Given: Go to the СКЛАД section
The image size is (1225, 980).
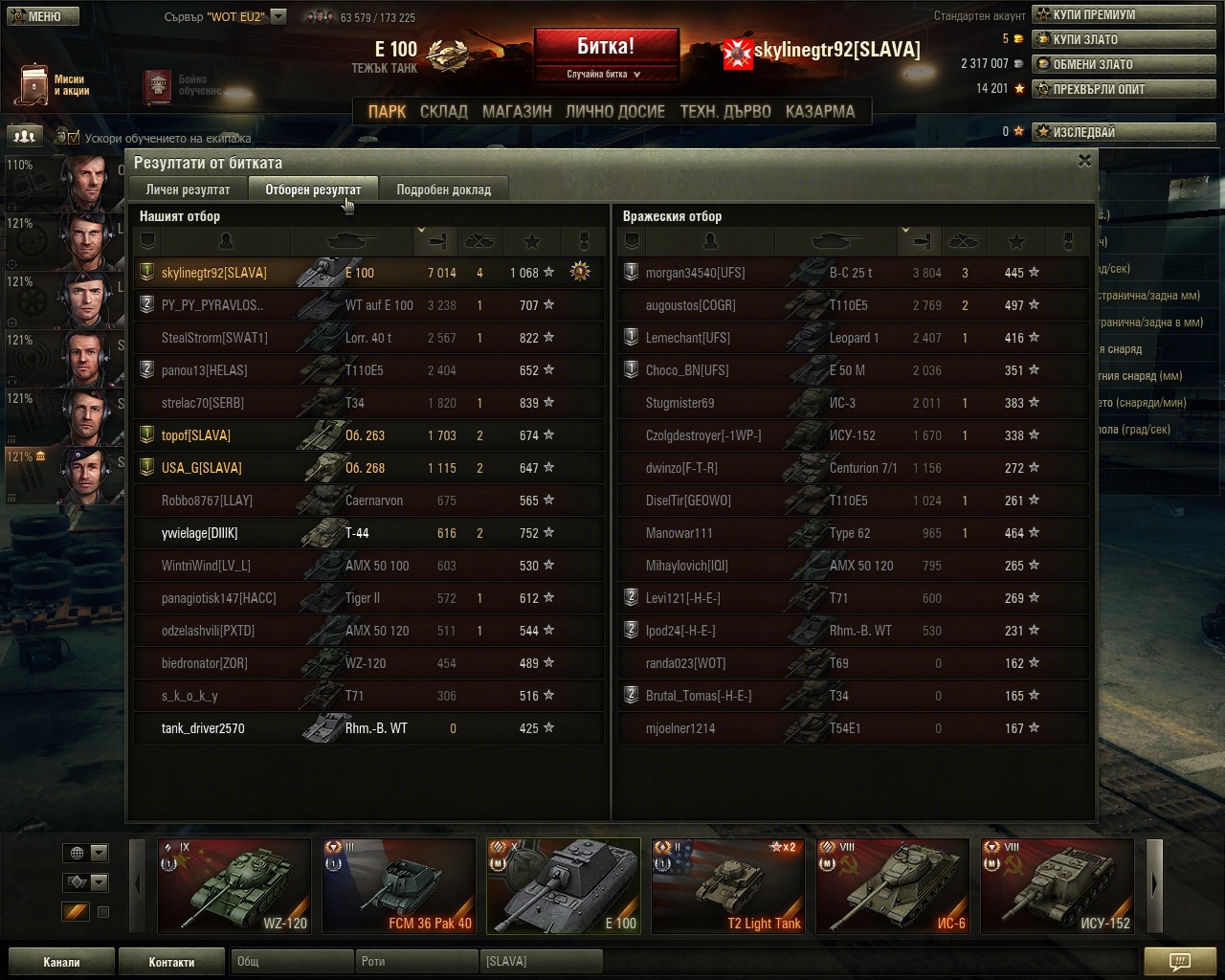Looking at the screenshot, I should [x=444, y=111].
